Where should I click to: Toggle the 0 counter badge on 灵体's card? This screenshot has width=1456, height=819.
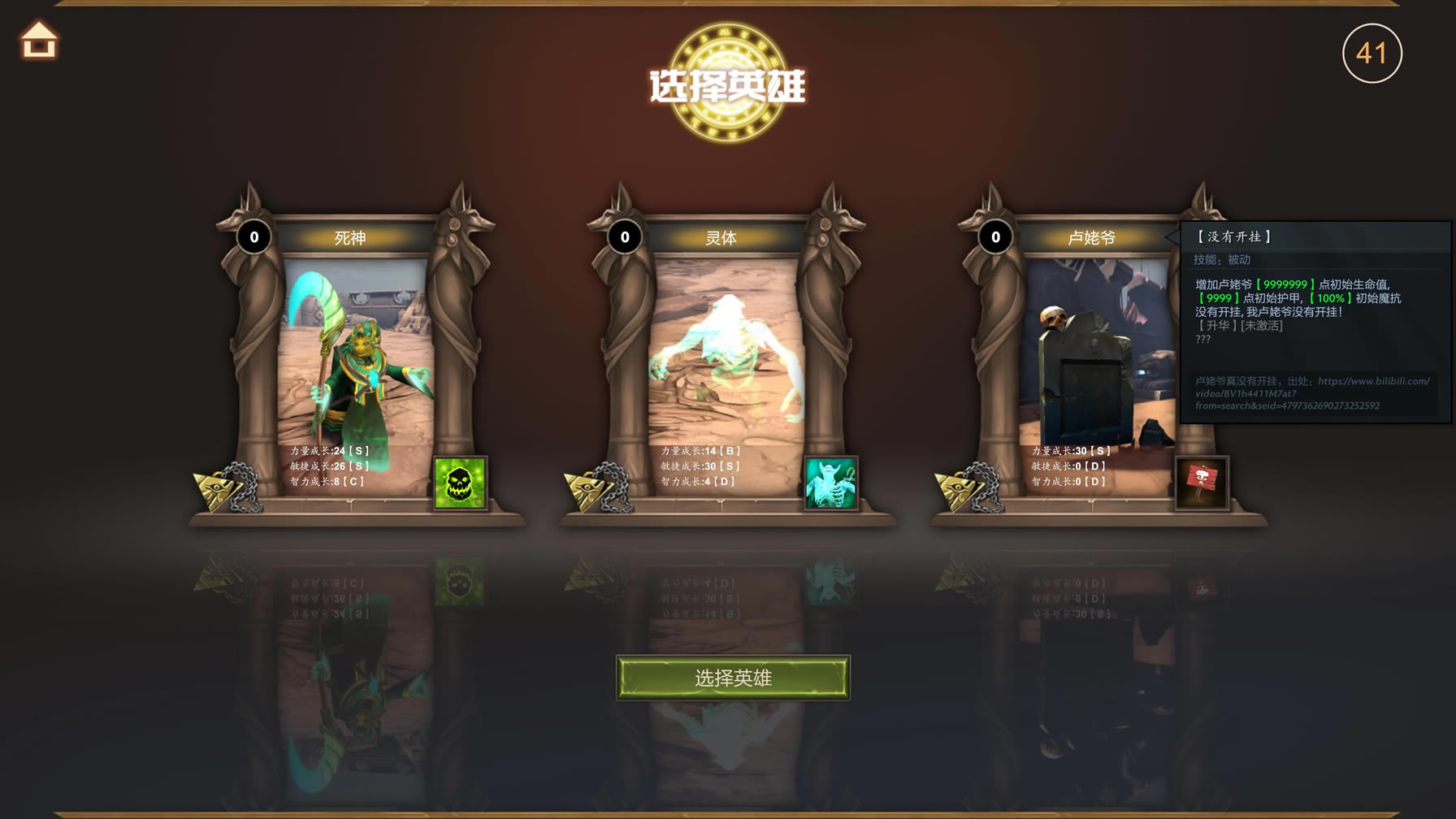[624, 237]
